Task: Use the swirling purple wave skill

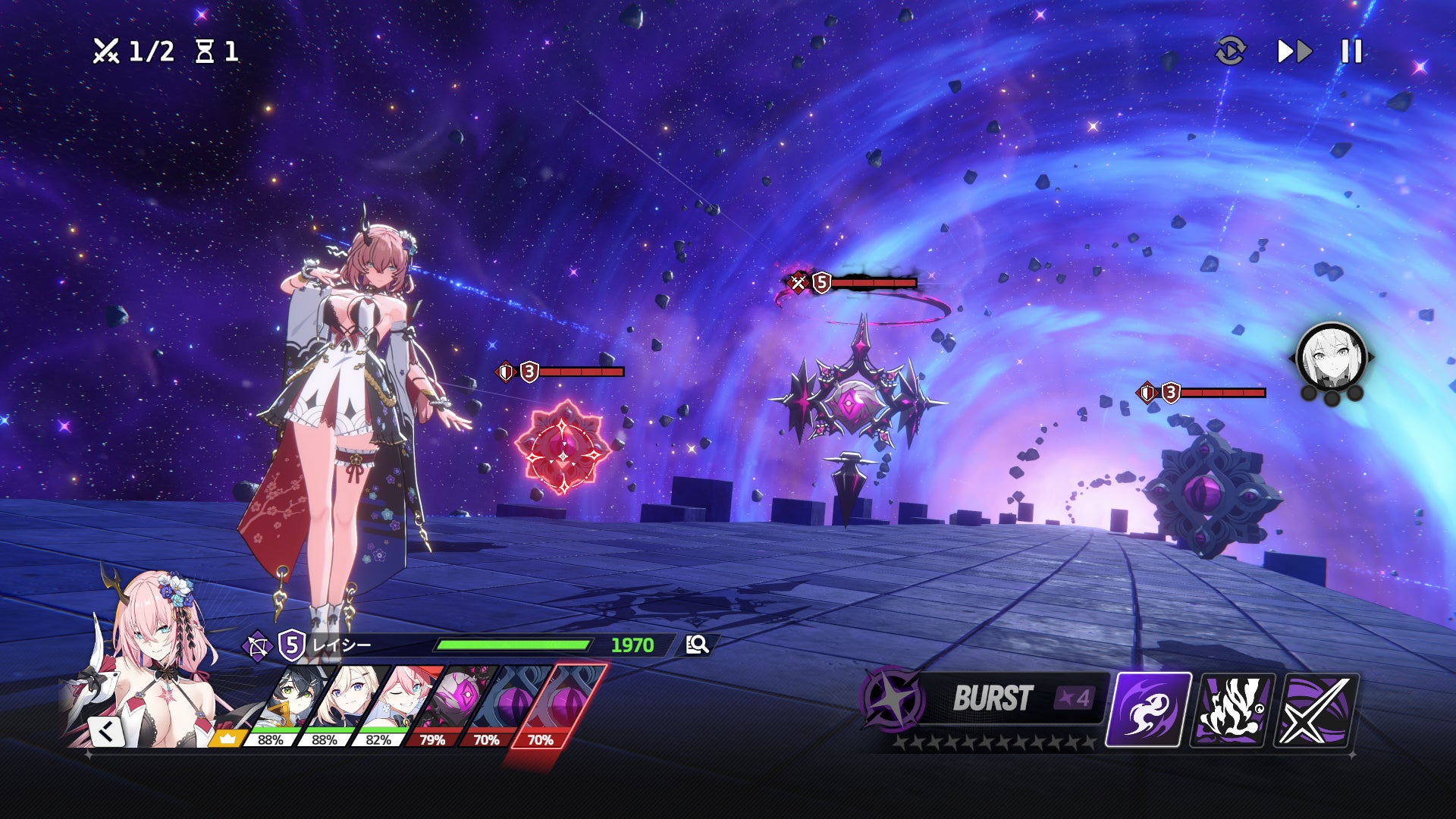Action: click(x=1148, y=710)
